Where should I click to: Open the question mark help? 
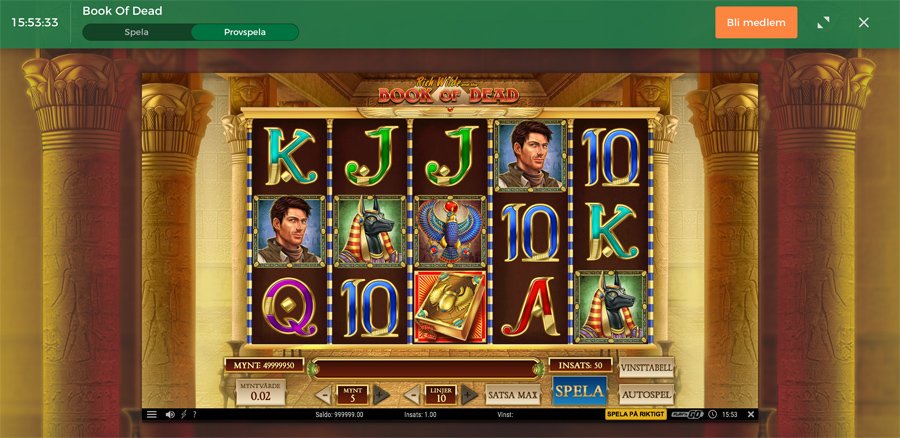[x=194, y=414]
